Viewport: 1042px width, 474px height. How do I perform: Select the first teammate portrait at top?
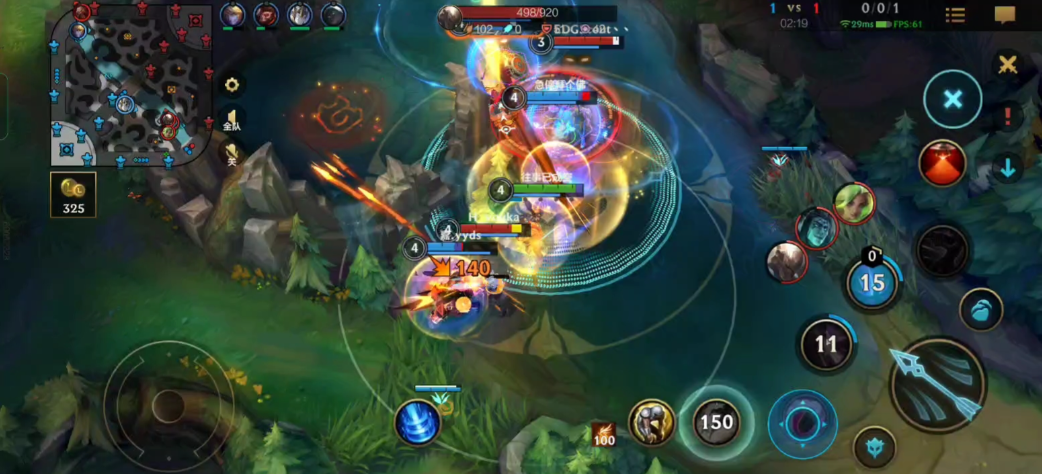tap(232, 15)
